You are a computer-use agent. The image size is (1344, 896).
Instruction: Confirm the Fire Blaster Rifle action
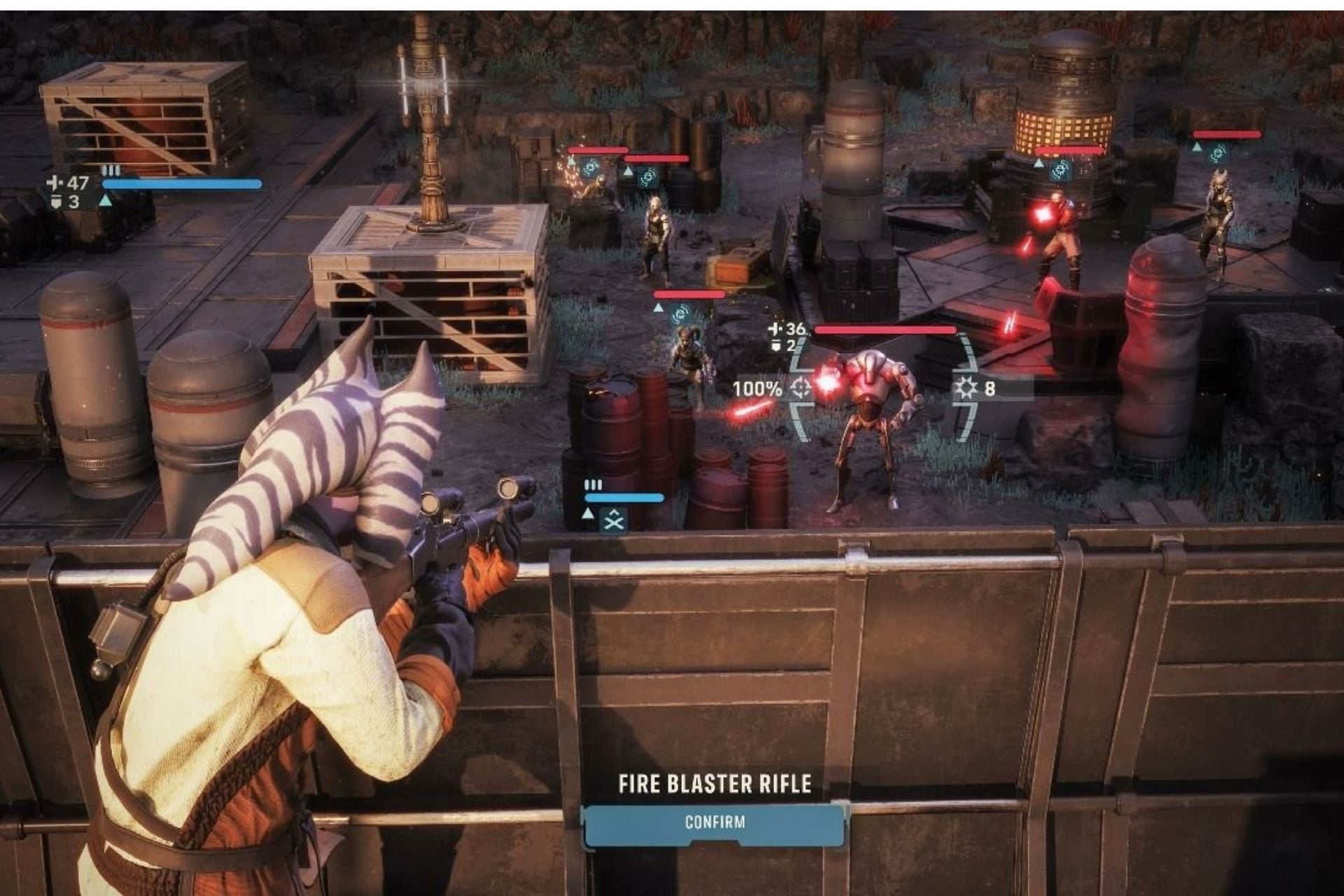(714, 822)
